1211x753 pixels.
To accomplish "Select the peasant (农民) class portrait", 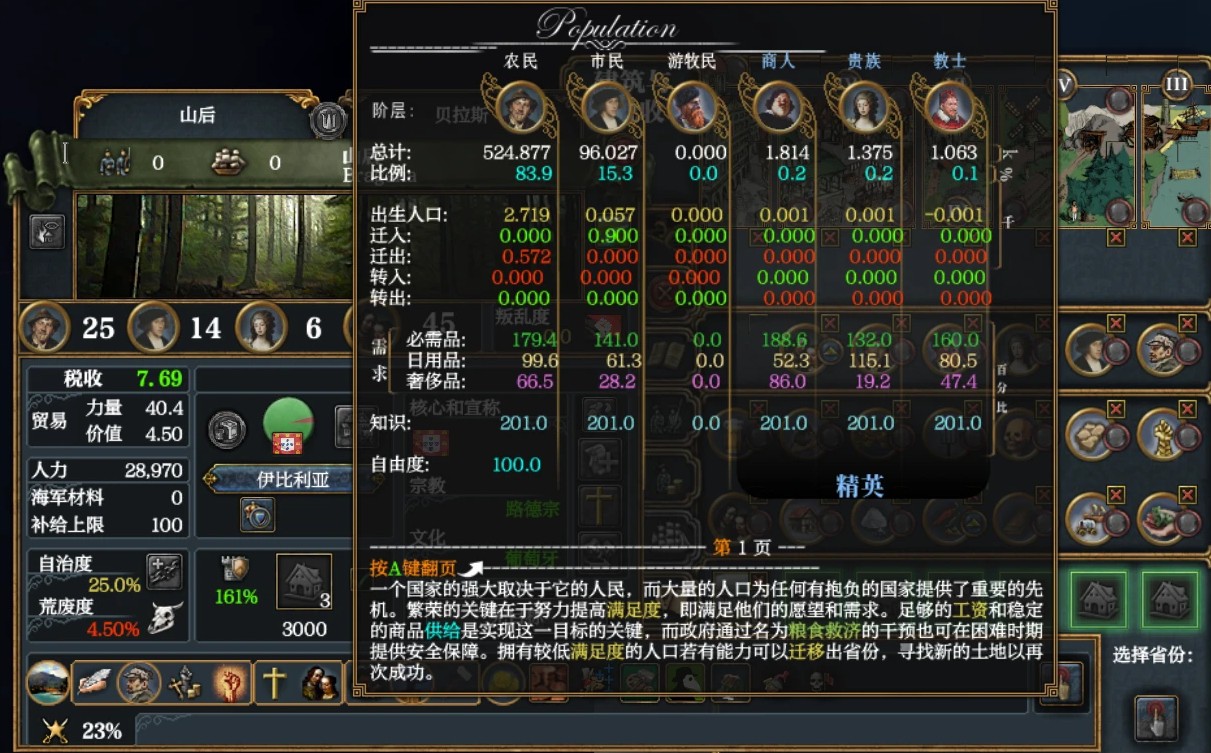I will coord(519,105).
